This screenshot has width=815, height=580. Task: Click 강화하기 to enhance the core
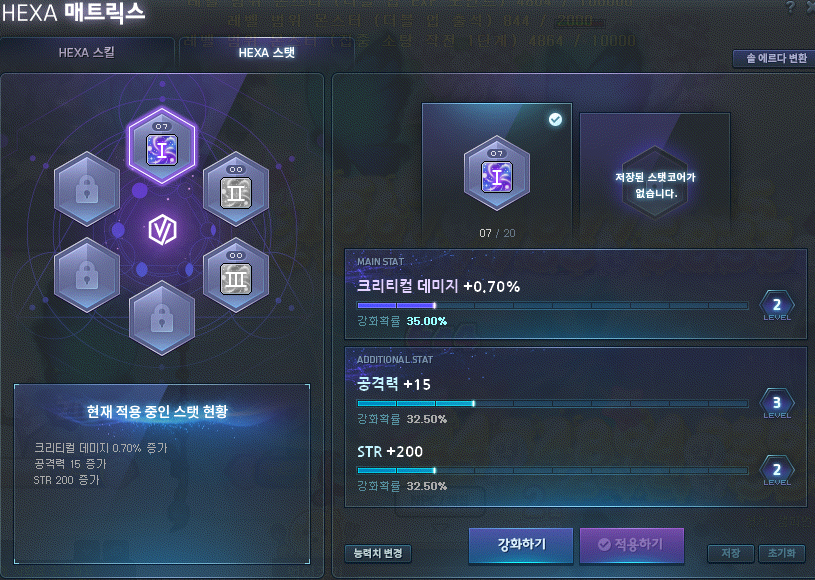[x=521, y=545]
